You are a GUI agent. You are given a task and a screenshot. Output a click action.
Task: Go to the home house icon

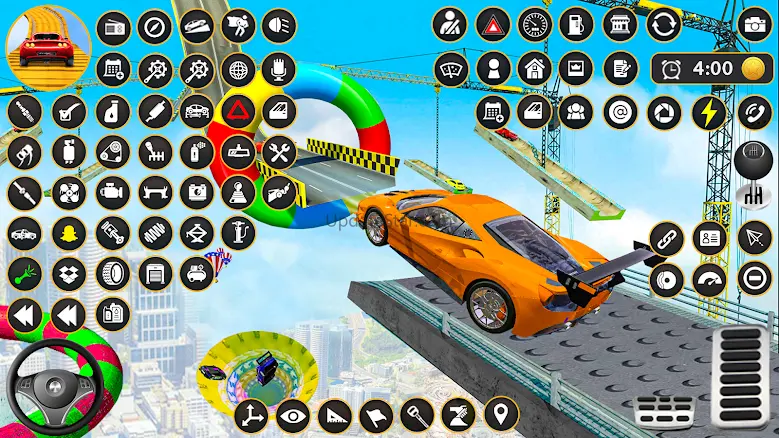[x=535, y=69]
